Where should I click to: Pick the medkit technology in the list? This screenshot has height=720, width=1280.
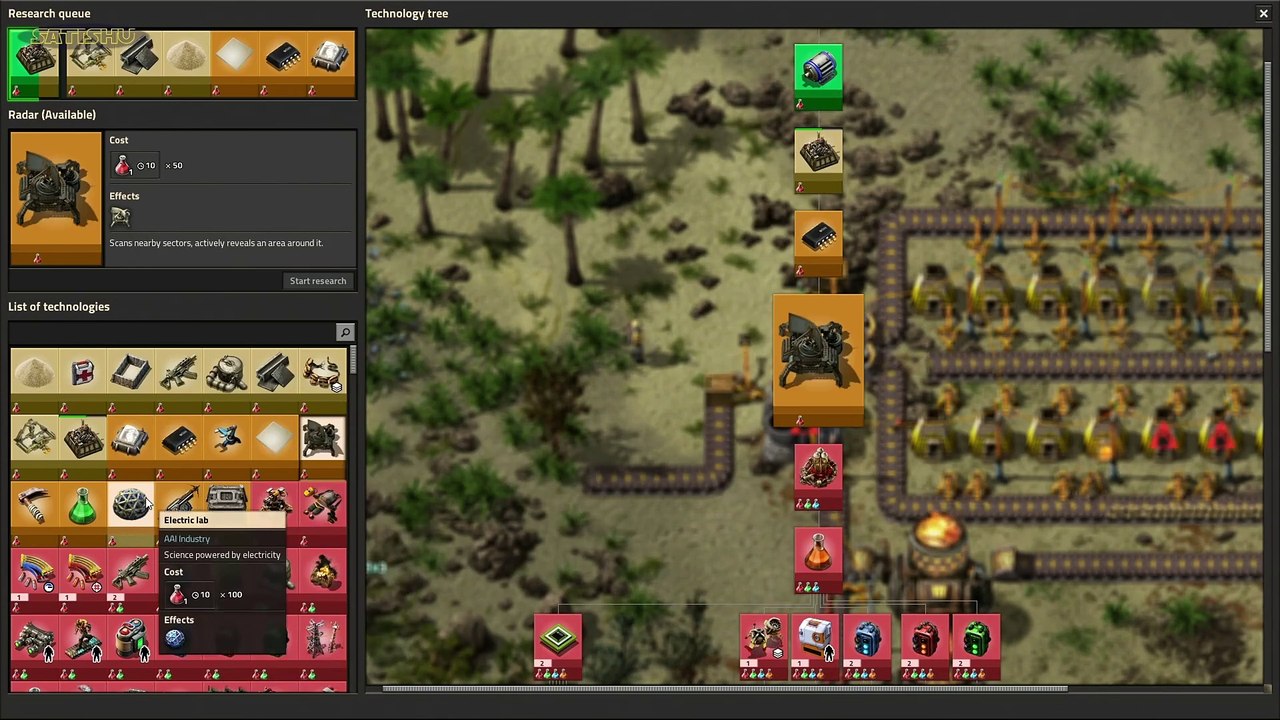click(x=83, y=373)
